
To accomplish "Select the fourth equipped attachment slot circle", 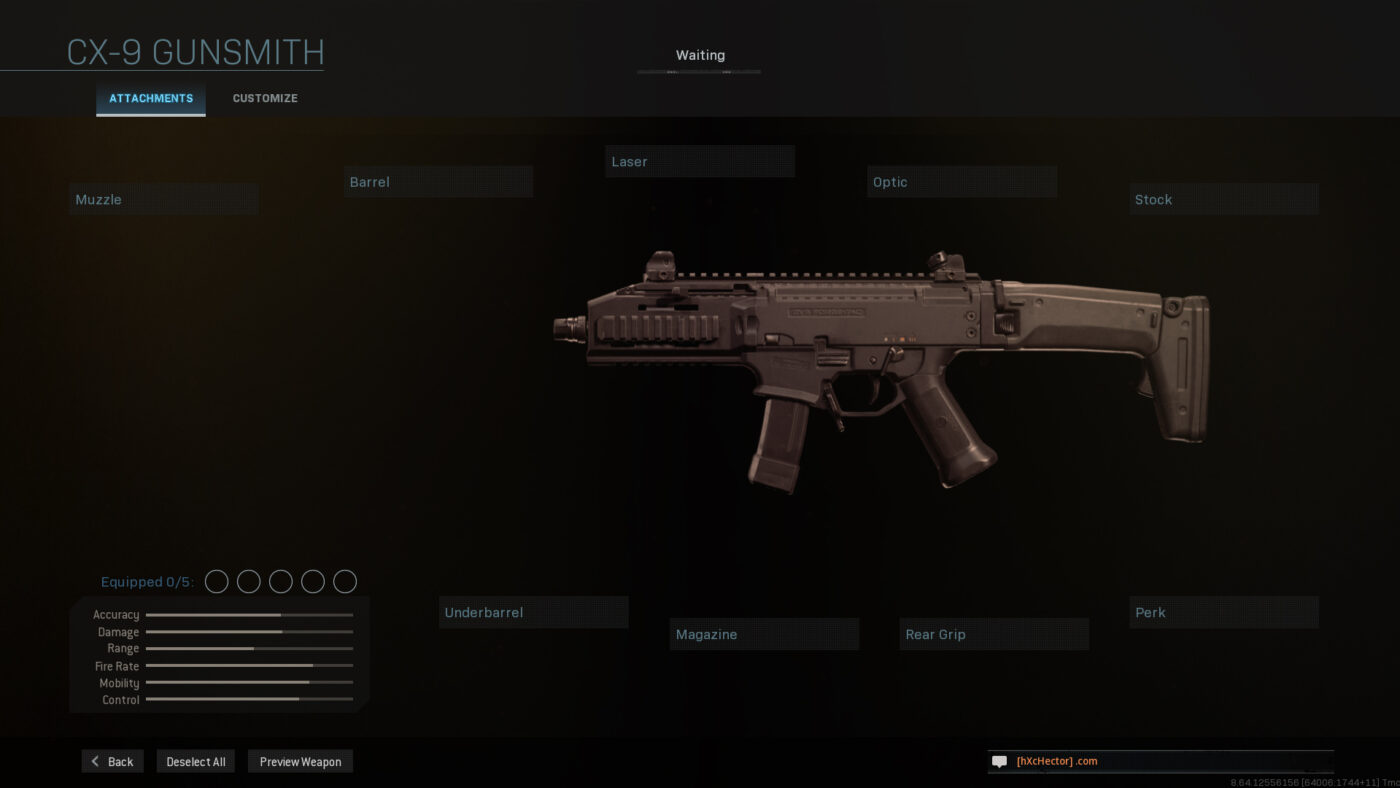I will pyautogui.click(x=312, y=581).
